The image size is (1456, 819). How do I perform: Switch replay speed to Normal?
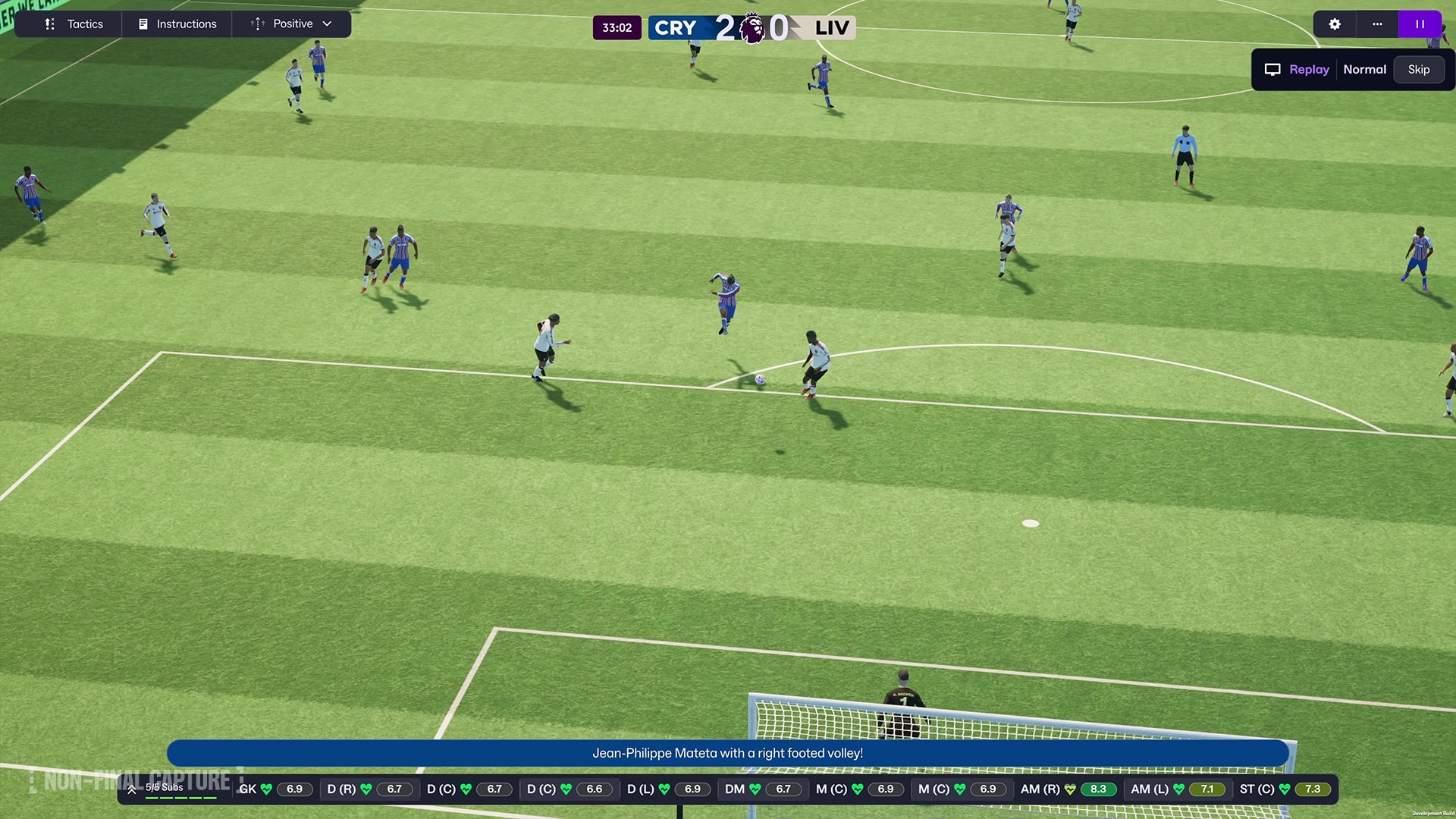(1364, 69)
